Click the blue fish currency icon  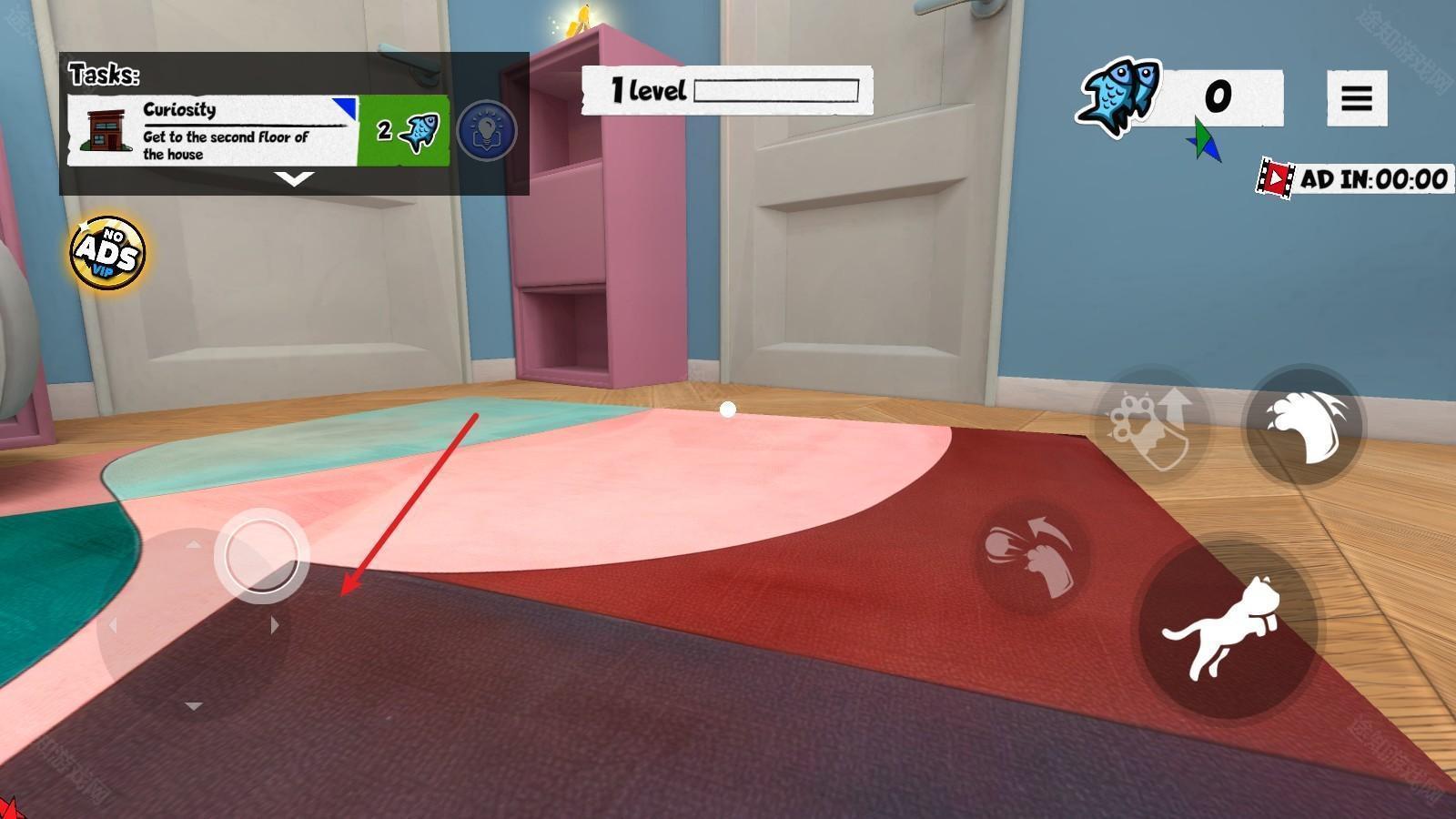coord(1118,96)
